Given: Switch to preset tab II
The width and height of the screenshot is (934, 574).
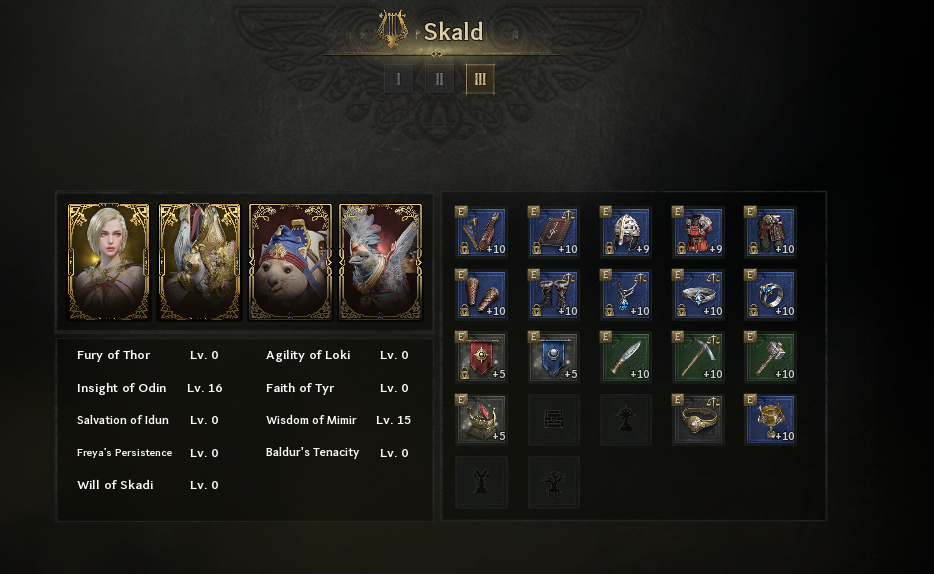Looking at the screenshot, I should [x=439, y=79].
